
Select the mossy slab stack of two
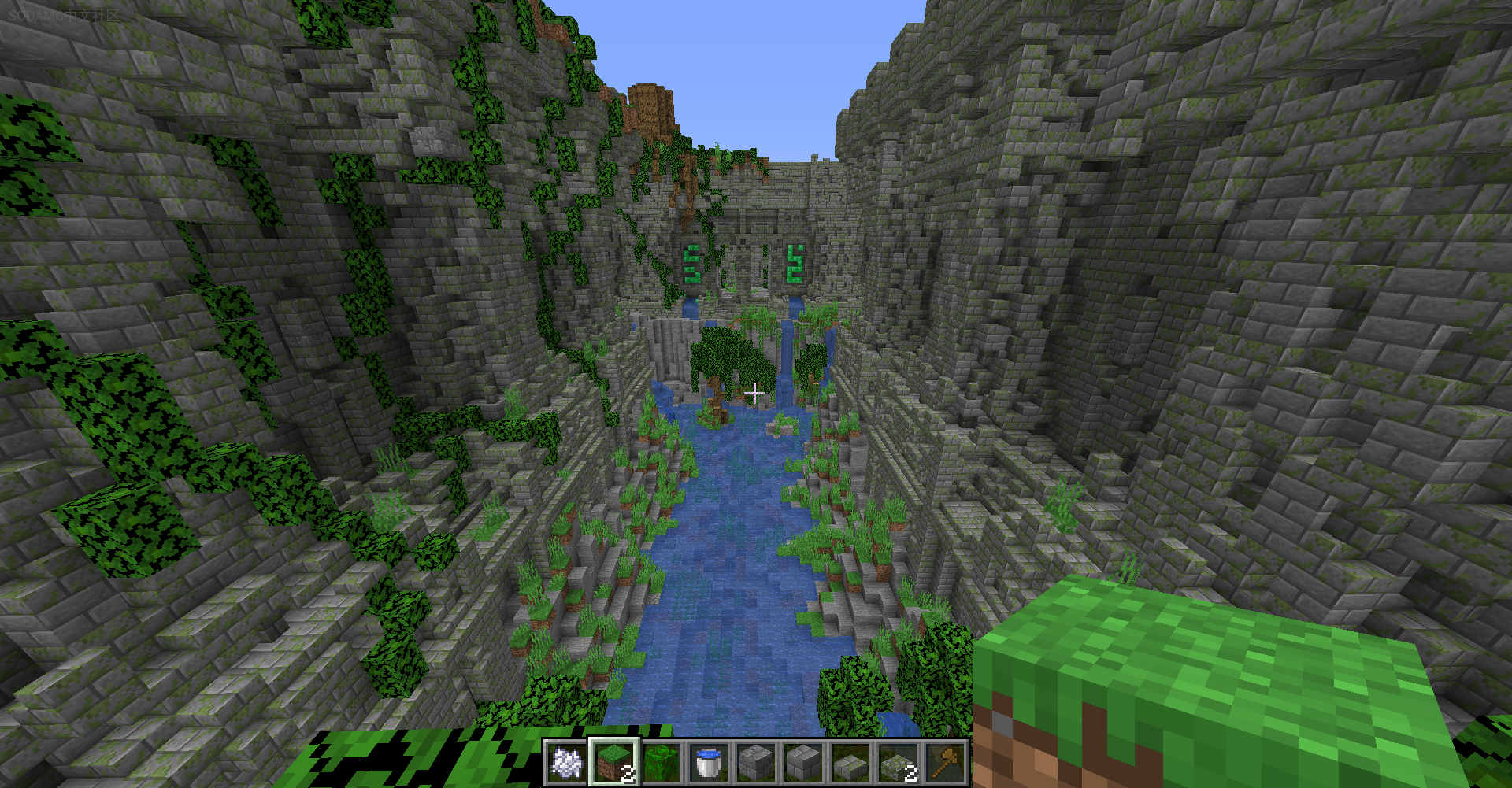pos(898,762)
